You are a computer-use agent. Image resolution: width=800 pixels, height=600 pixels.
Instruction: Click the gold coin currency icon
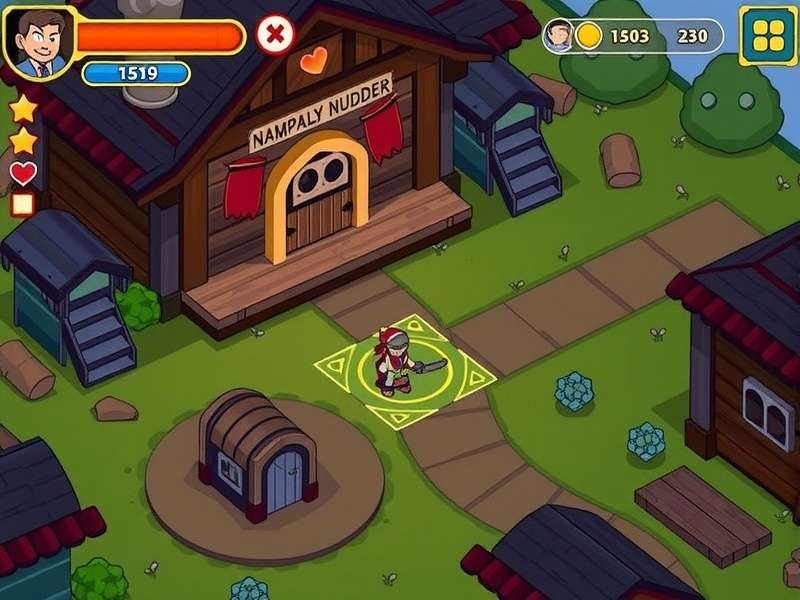(589, 36)
